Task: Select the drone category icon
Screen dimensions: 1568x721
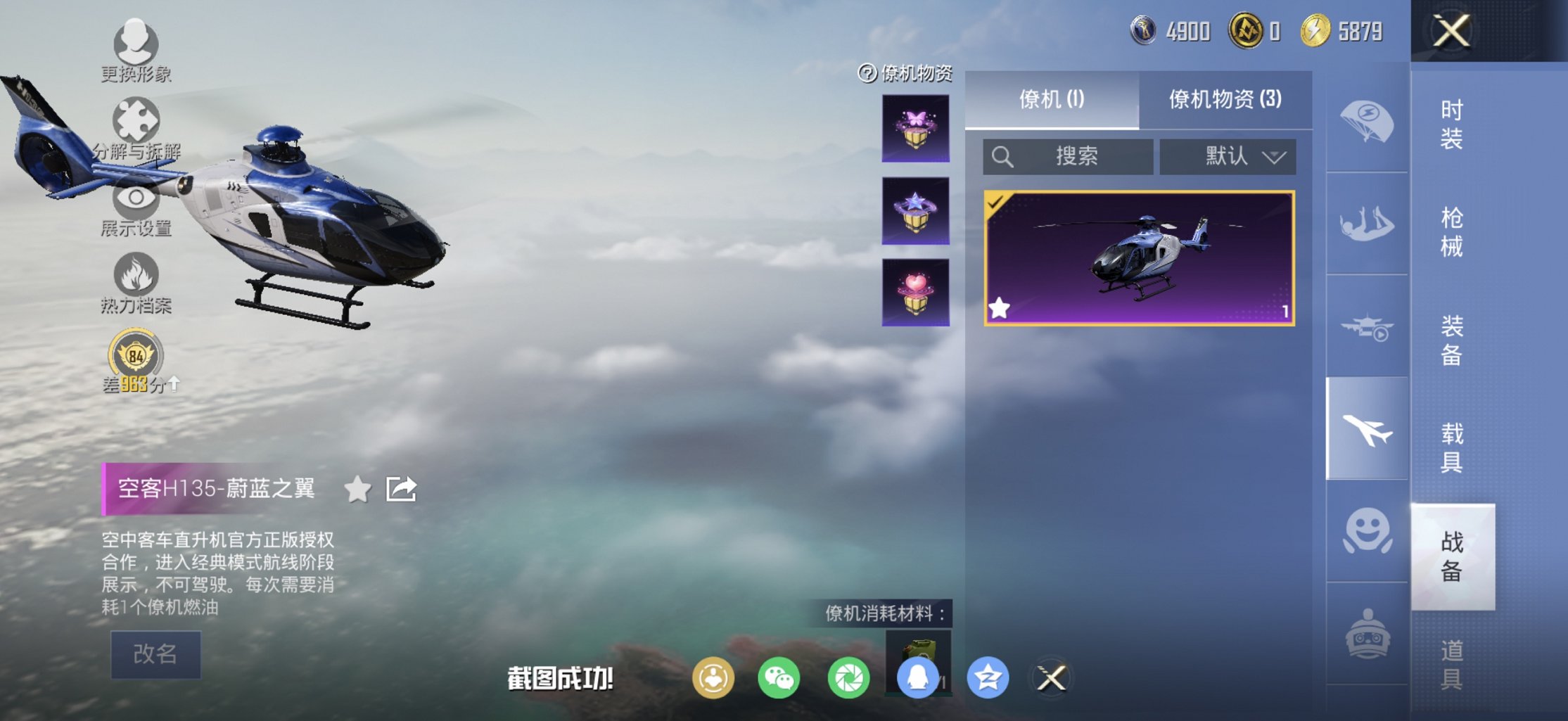Action: pos(1365,326)
